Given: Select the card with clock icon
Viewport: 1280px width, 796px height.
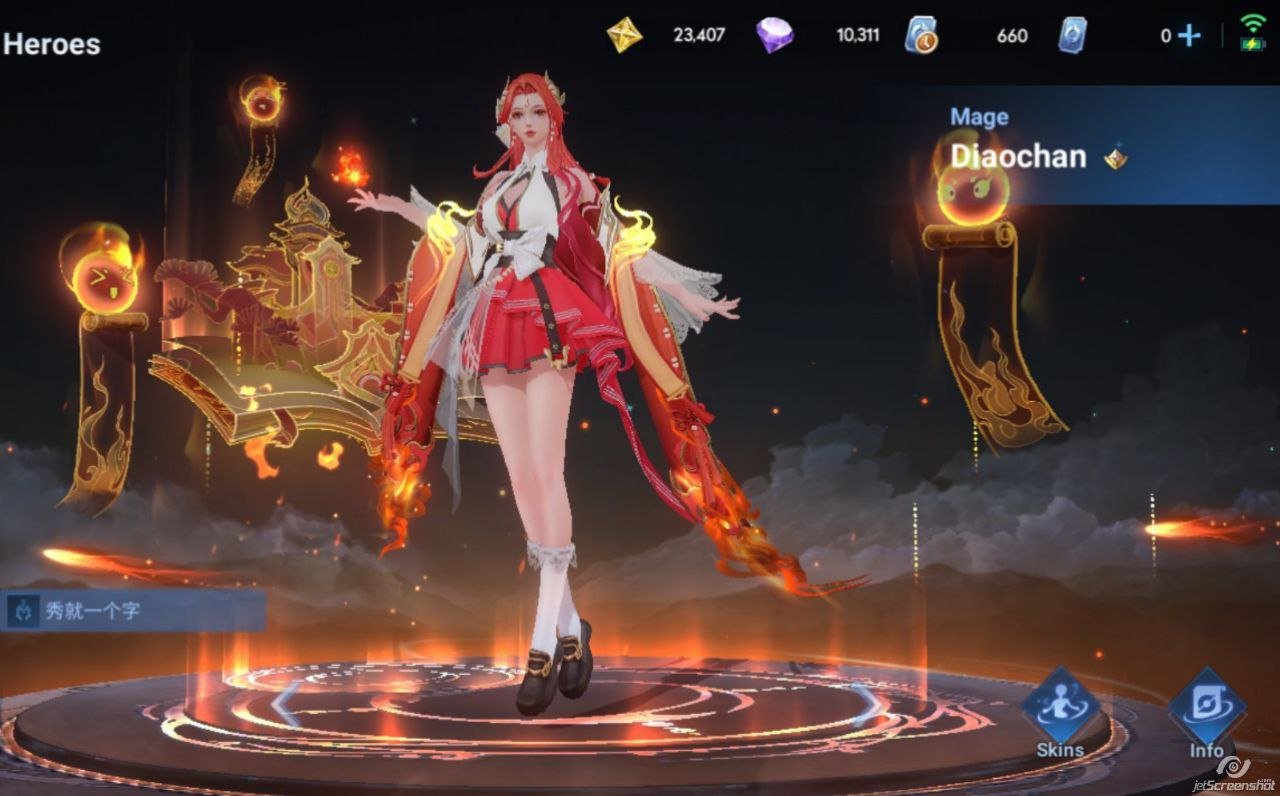Looking at the screenshot, I should 921,35.
